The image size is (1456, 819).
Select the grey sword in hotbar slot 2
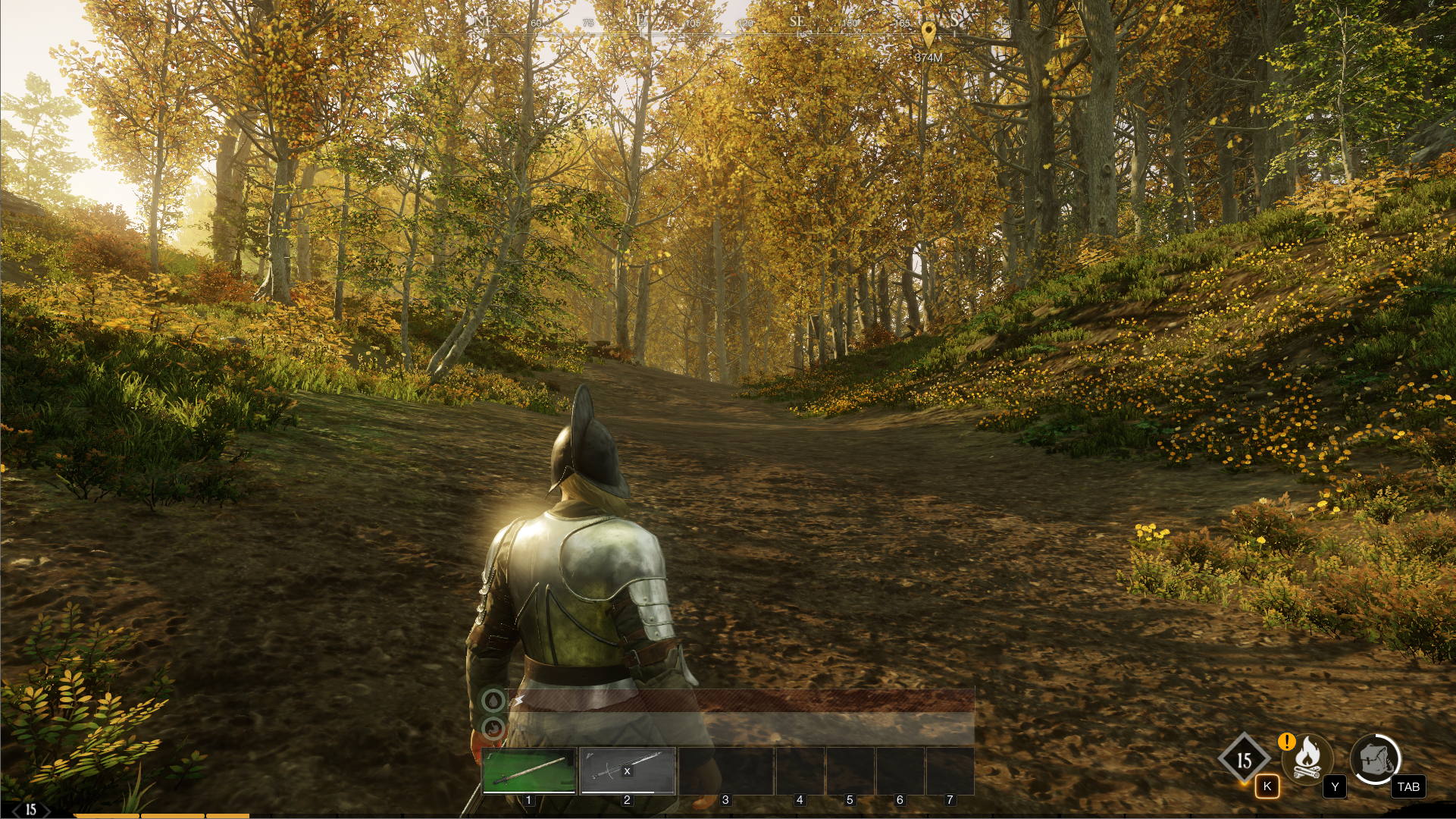tap(628, 770)
